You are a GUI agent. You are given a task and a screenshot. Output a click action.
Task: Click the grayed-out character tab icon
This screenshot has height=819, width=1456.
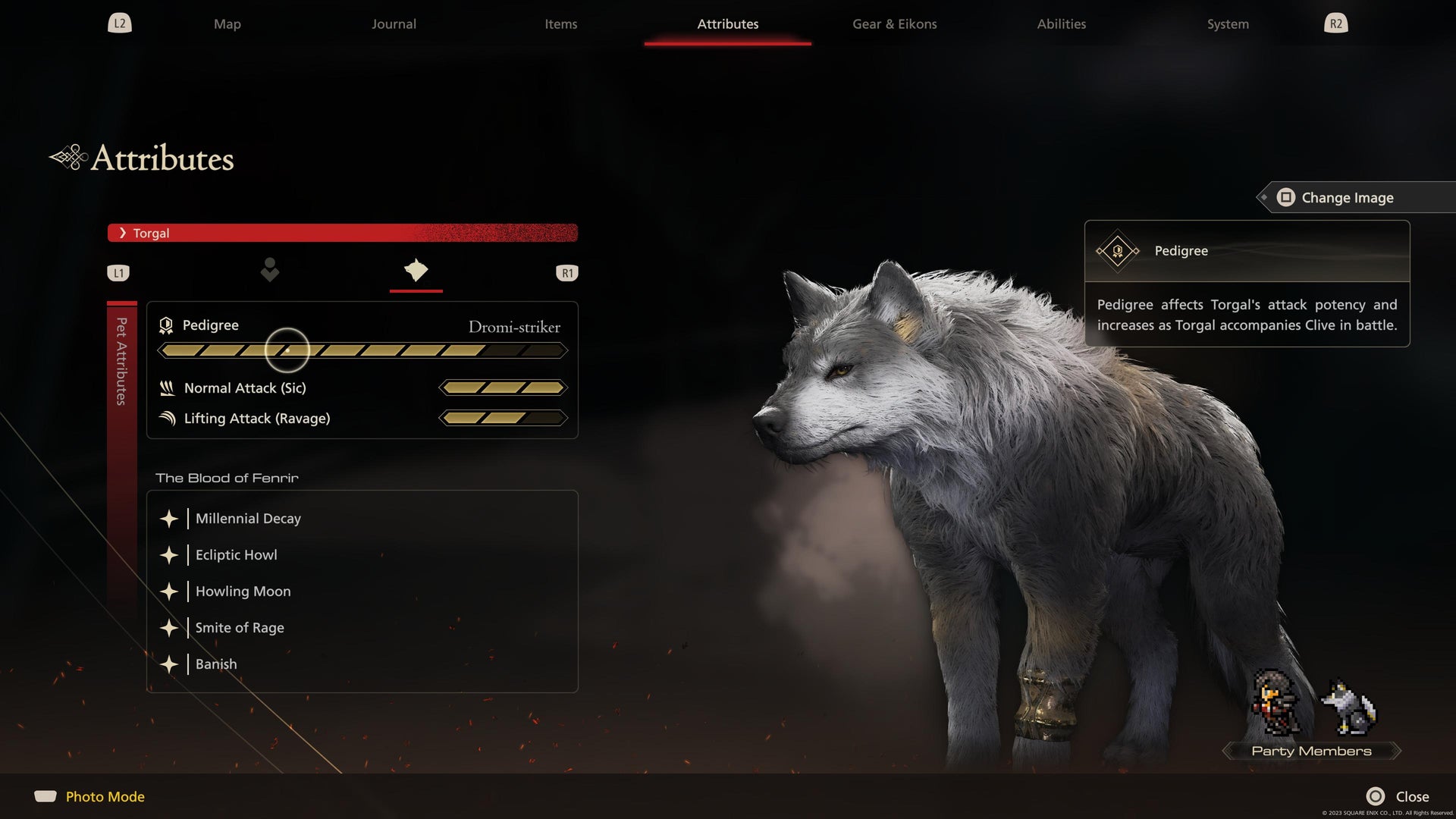[270, 271]
